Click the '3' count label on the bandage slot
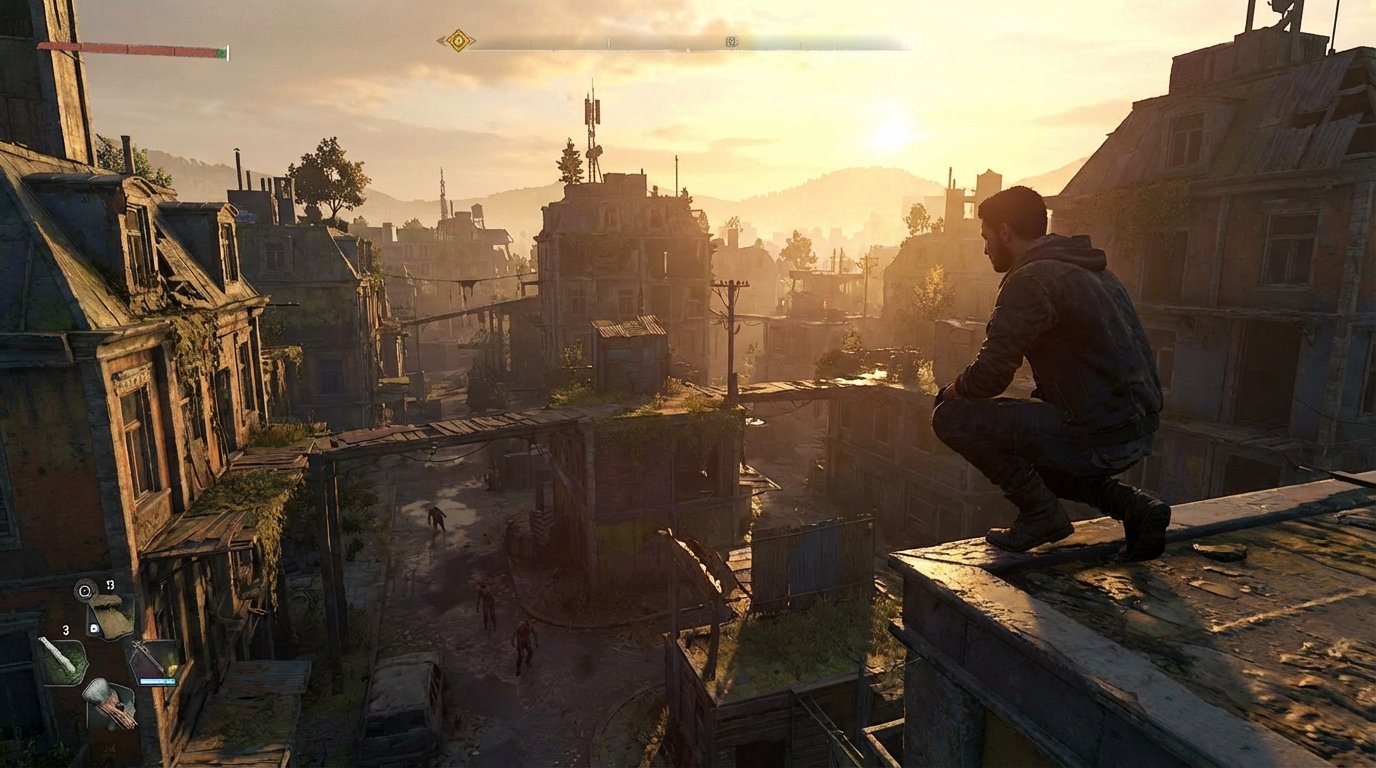Image resolution: width=1376 pixels, height=768 pixels. 66,630
